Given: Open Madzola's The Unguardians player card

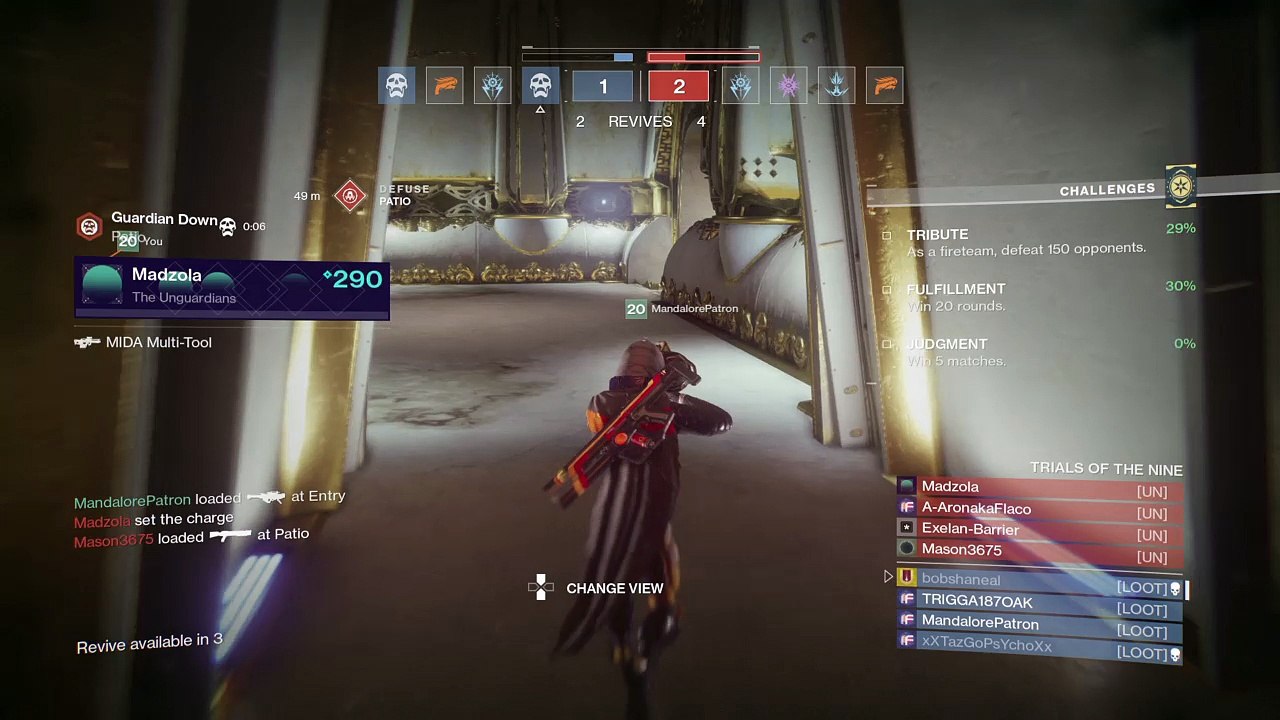Looking at the screenshot, I should coord(232,286).
